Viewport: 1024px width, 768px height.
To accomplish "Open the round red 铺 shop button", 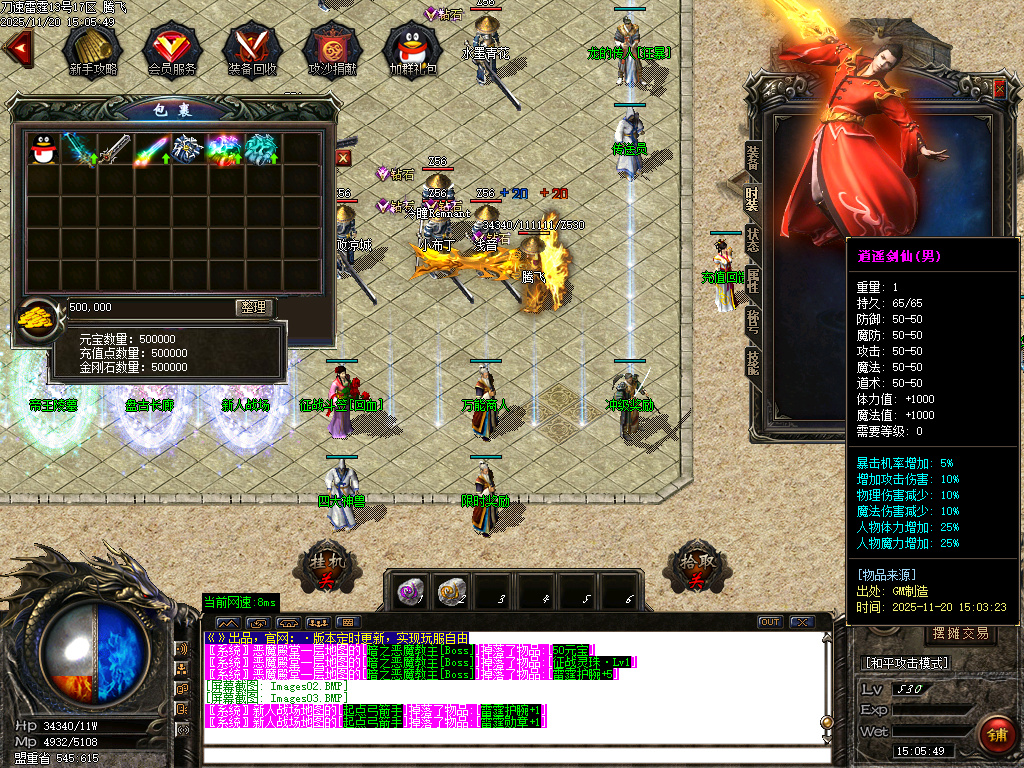I will pos(996,734).
